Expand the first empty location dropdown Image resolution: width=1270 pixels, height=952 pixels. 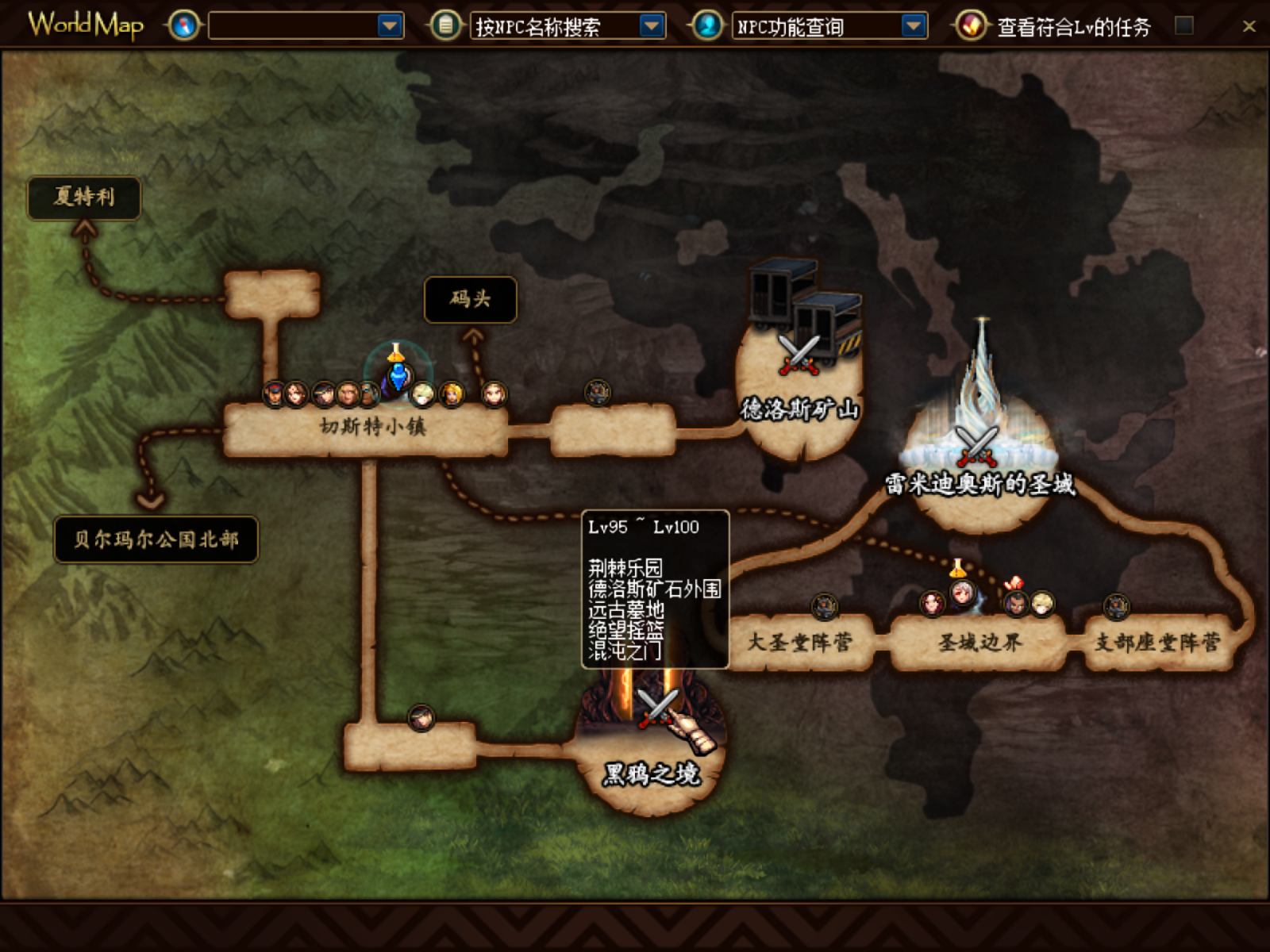pos(390,27)
